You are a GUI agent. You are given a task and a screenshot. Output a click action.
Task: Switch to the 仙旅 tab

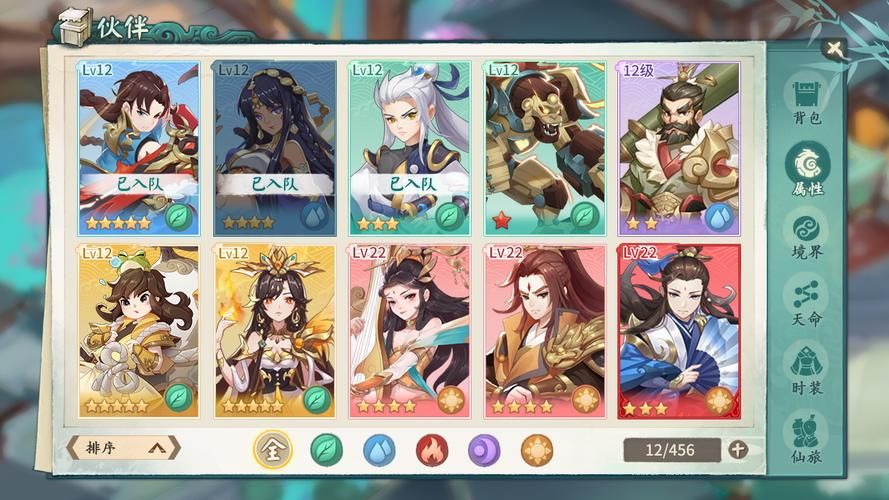coord(806,437)
